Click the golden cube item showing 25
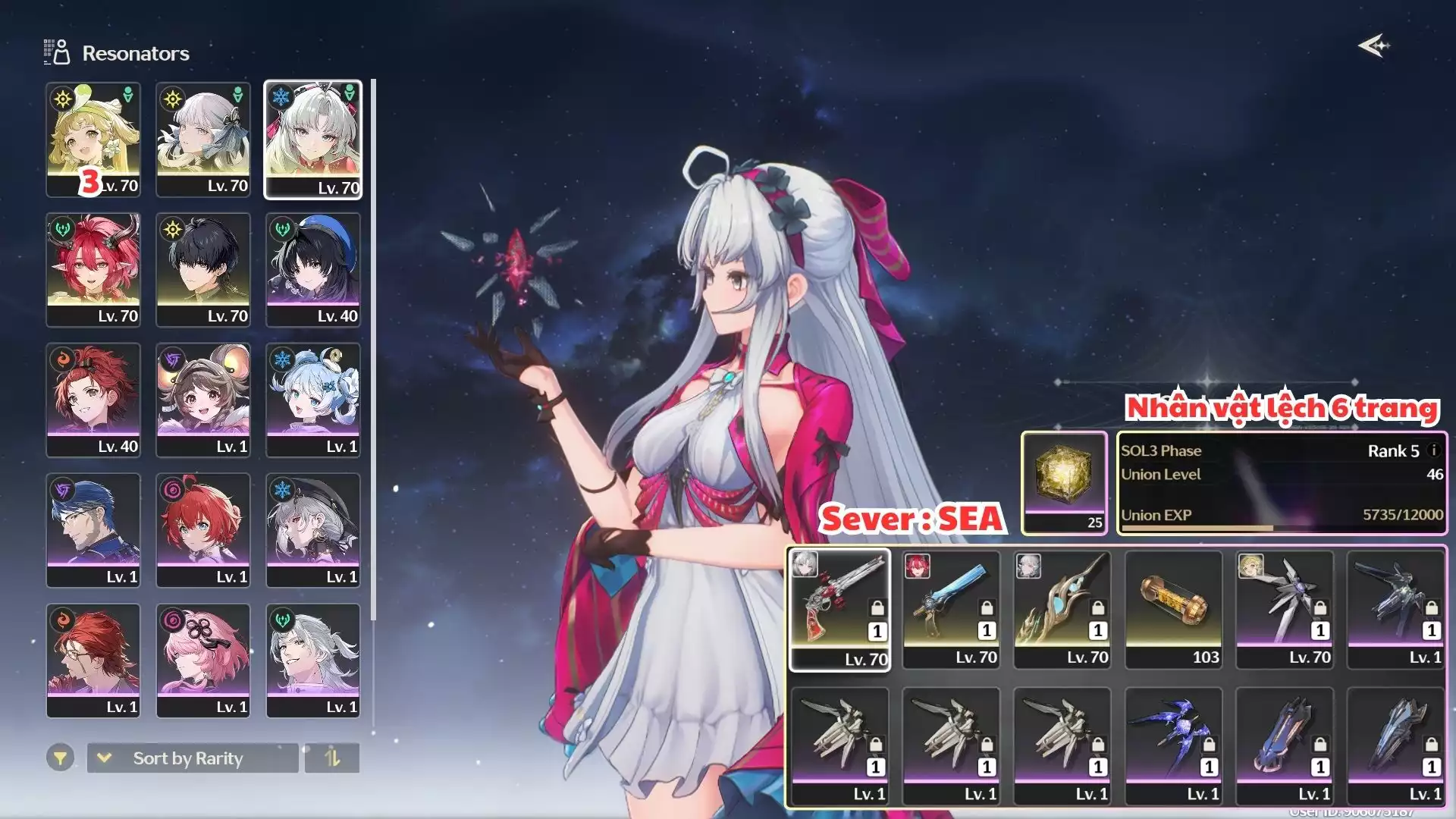This screenshot has width=1456, height=819. pos(1064,482)
